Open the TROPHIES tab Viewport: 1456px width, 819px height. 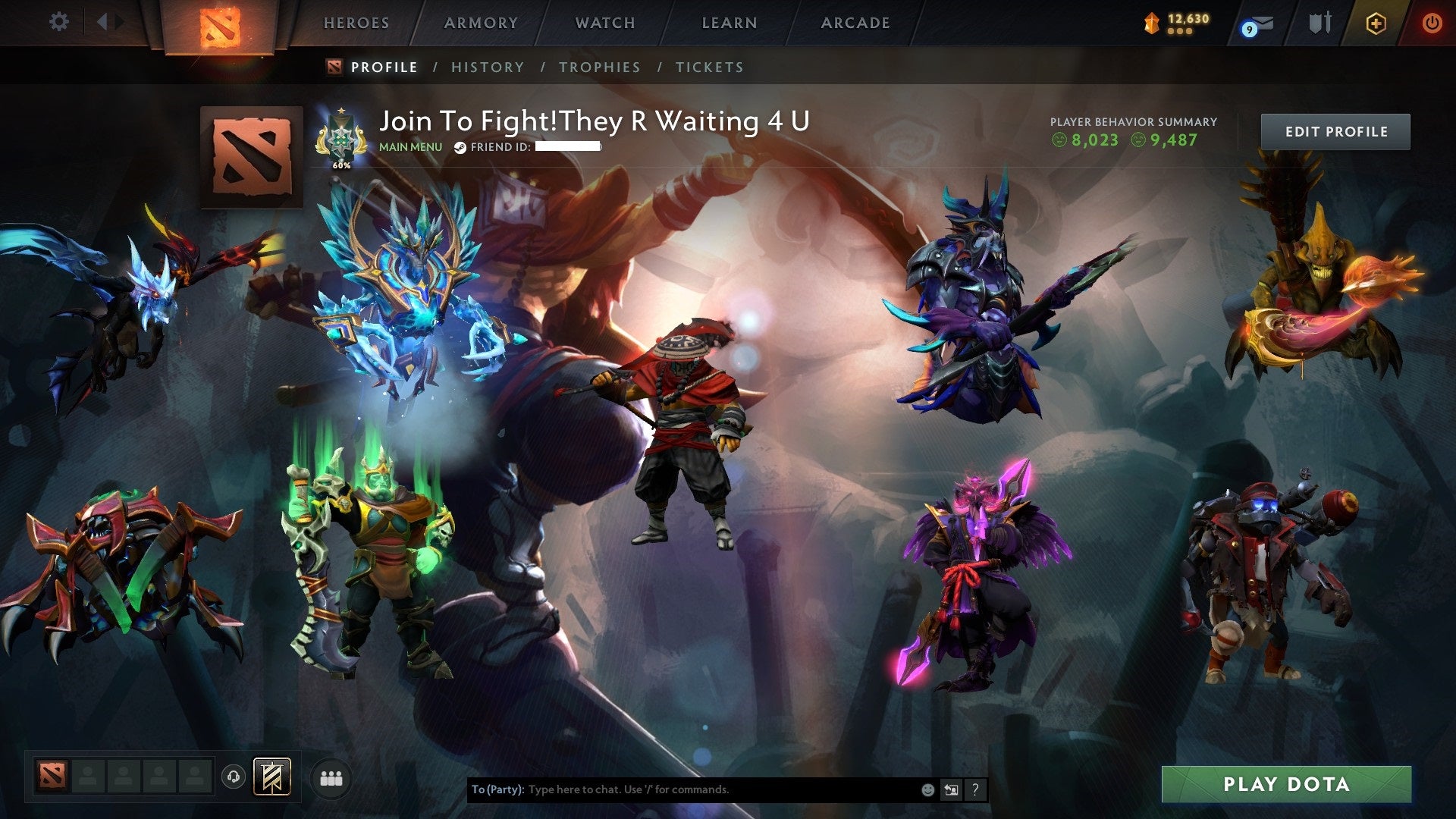(x=600, y=67)
